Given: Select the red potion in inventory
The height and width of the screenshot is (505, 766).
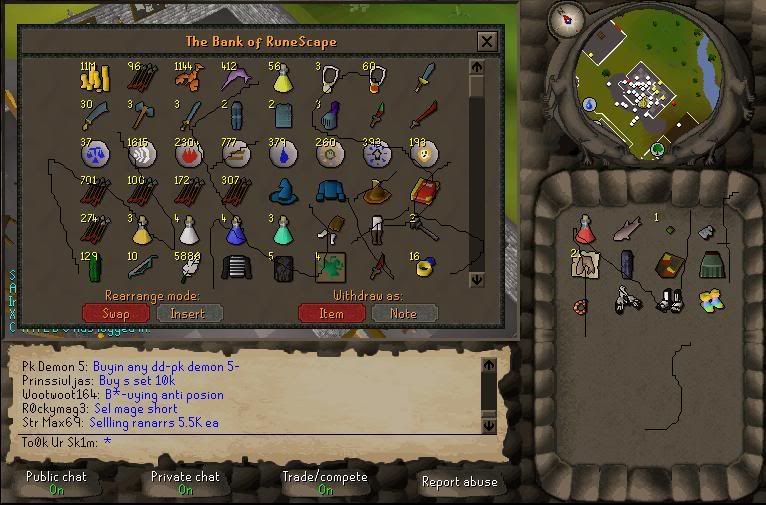Looking at the screenshot, I should tap(586, 230).
